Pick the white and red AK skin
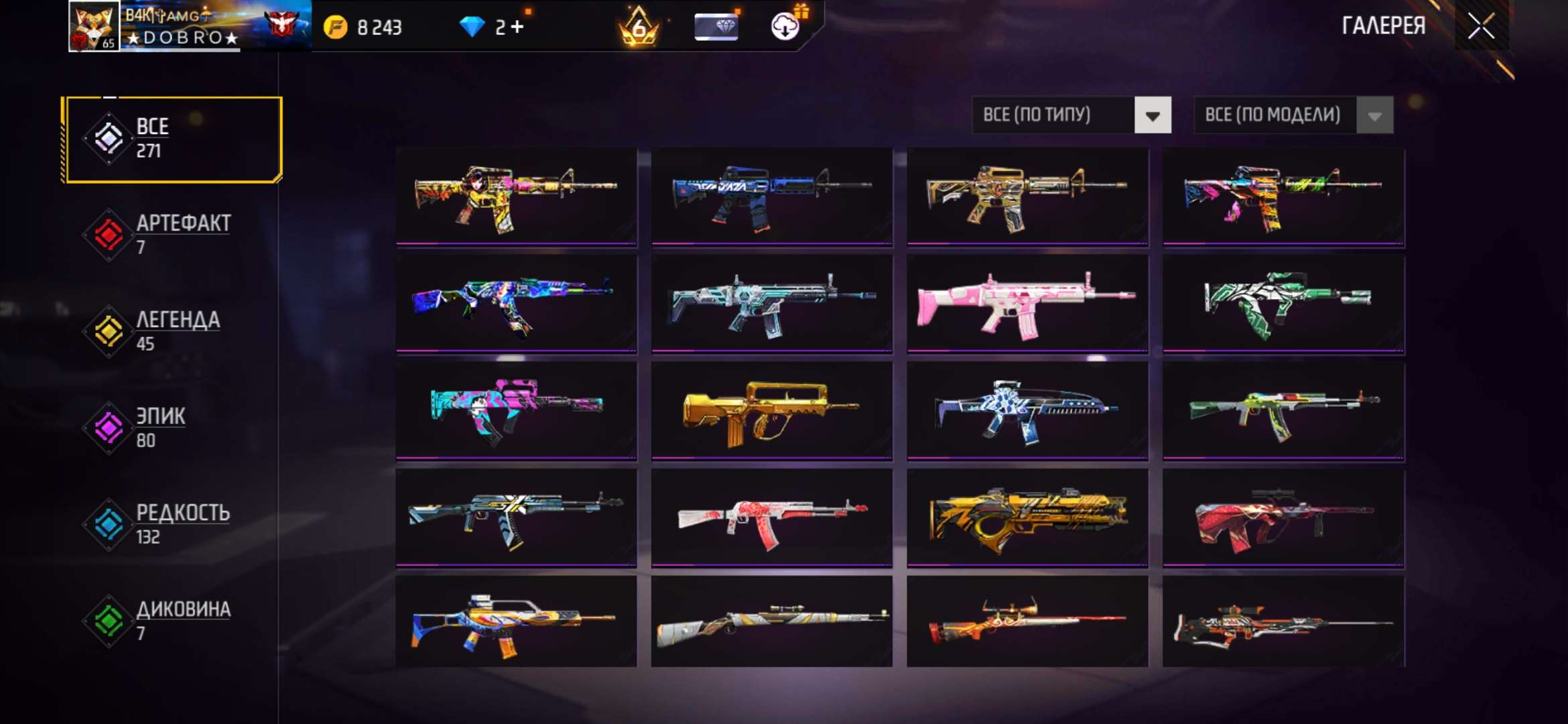Screen dimensions: 1568x724 [771, 518]
